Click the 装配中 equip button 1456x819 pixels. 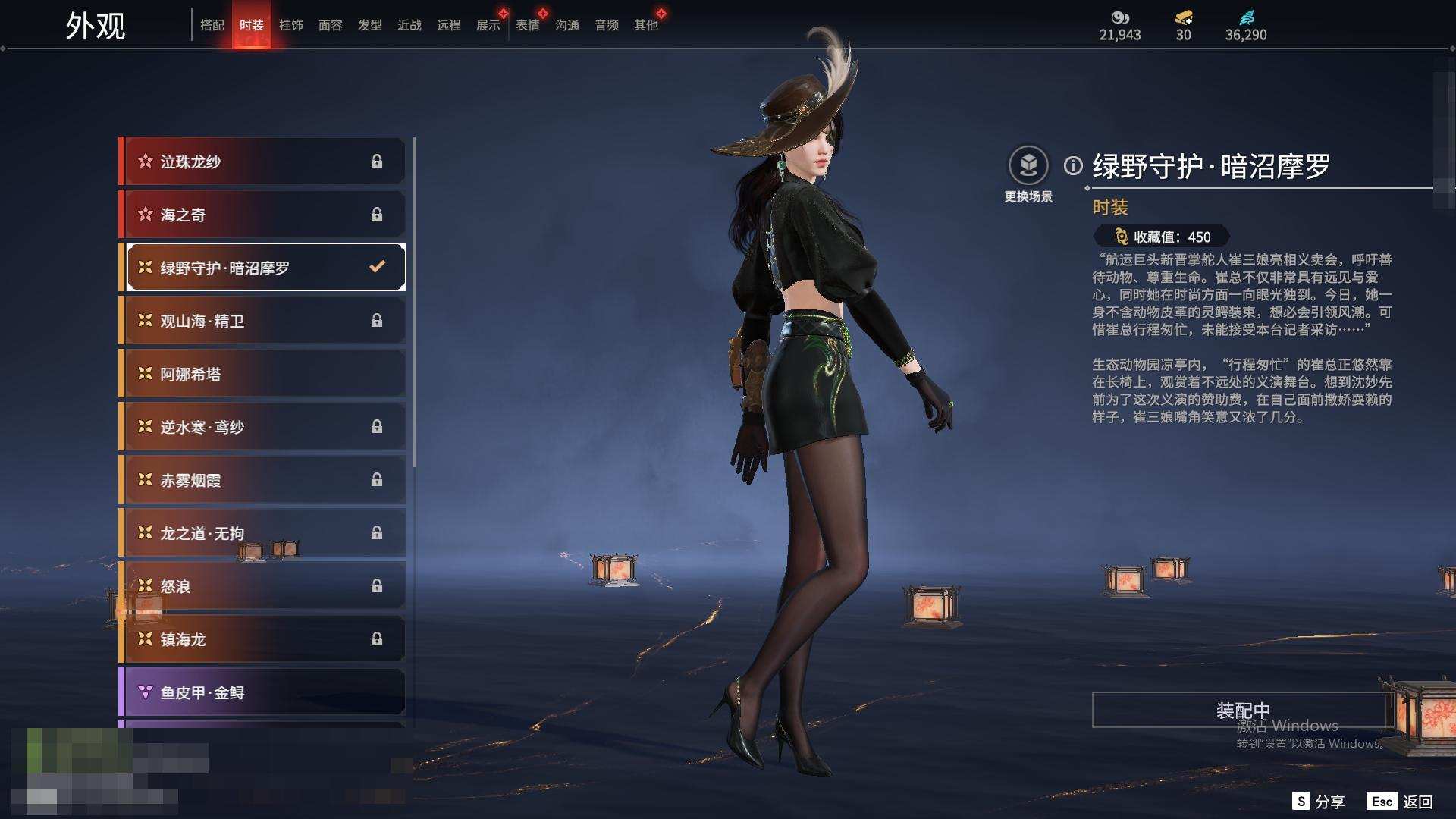pos(1243,710)
